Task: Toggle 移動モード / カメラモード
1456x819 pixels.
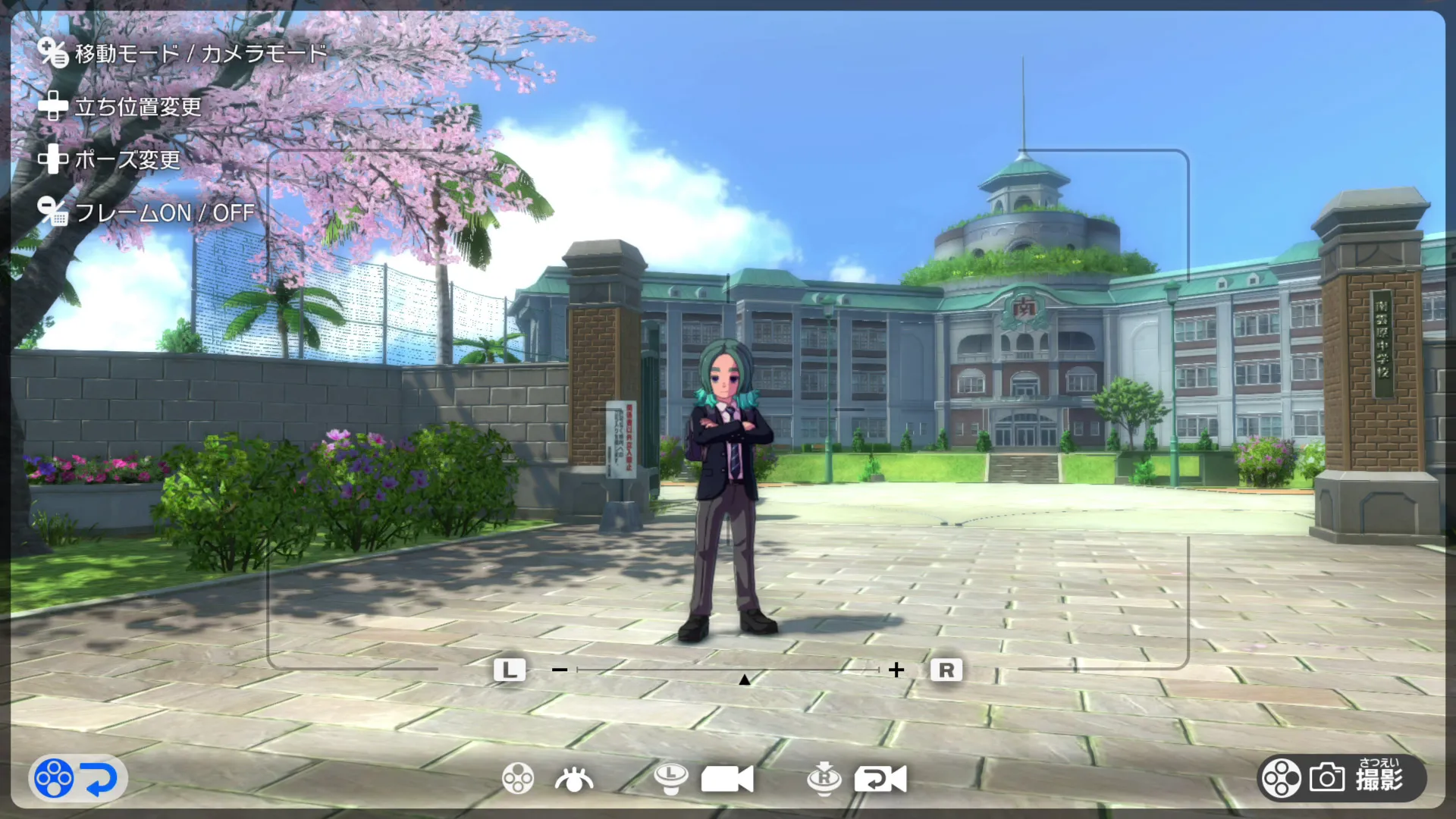Action: click(x=200, y=53)
